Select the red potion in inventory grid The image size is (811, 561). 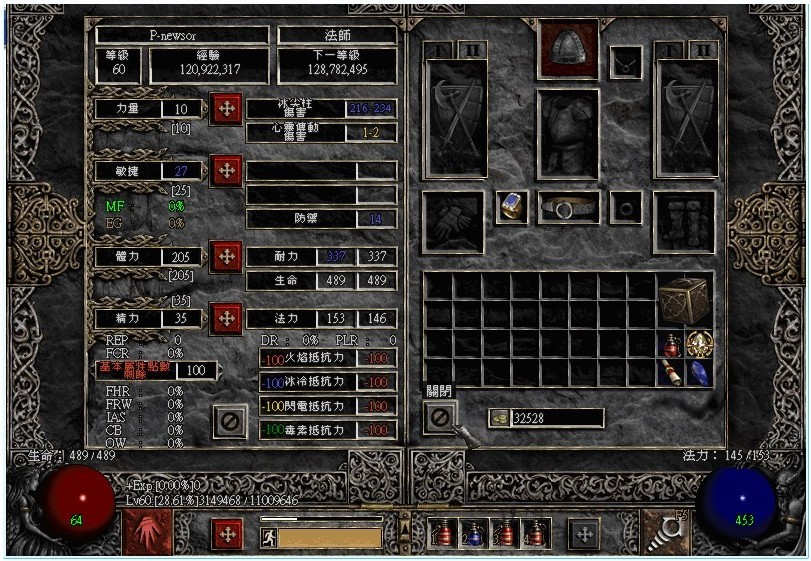(x=672, y=345)
